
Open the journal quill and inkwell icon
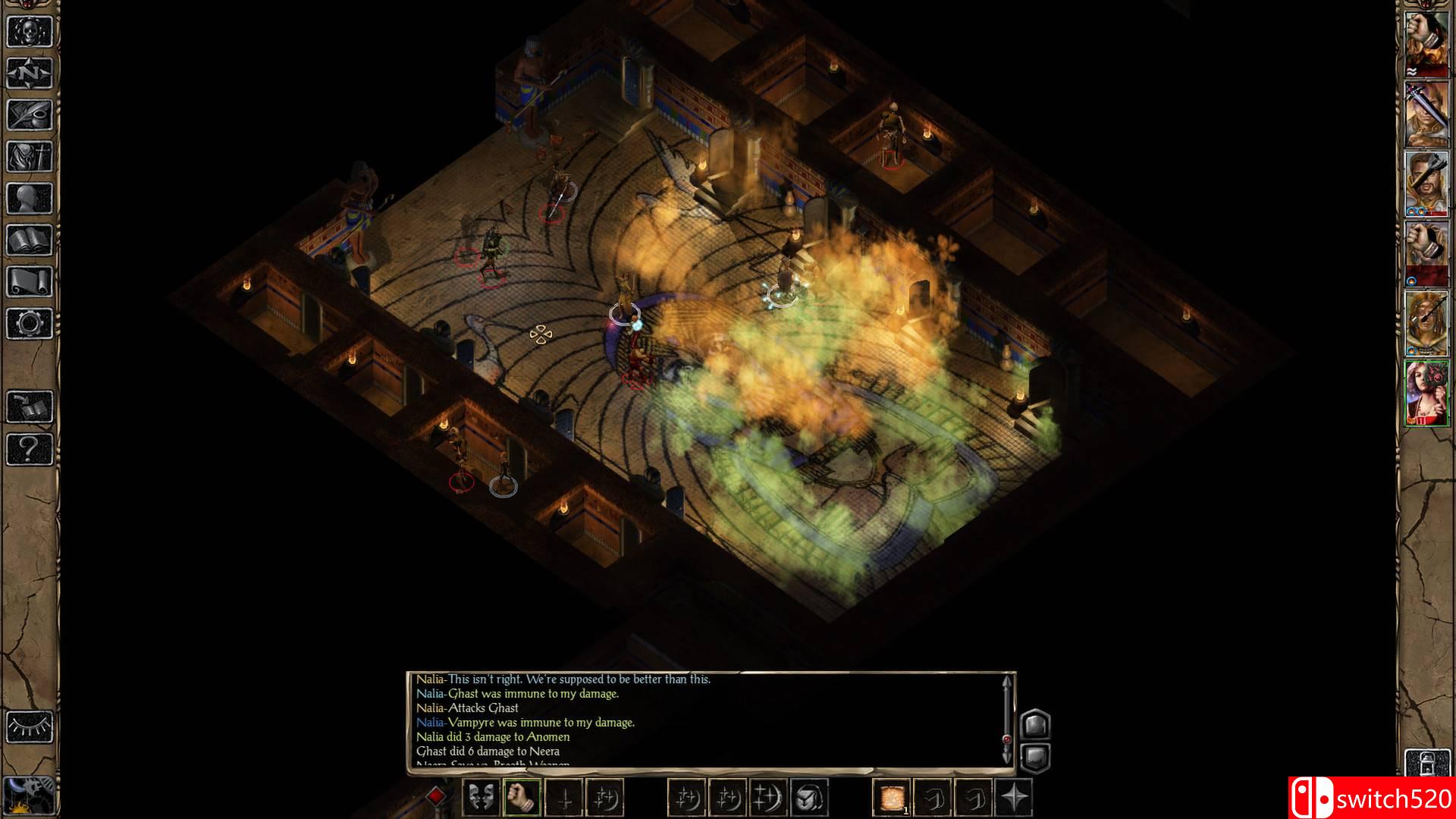coord(30,115)
